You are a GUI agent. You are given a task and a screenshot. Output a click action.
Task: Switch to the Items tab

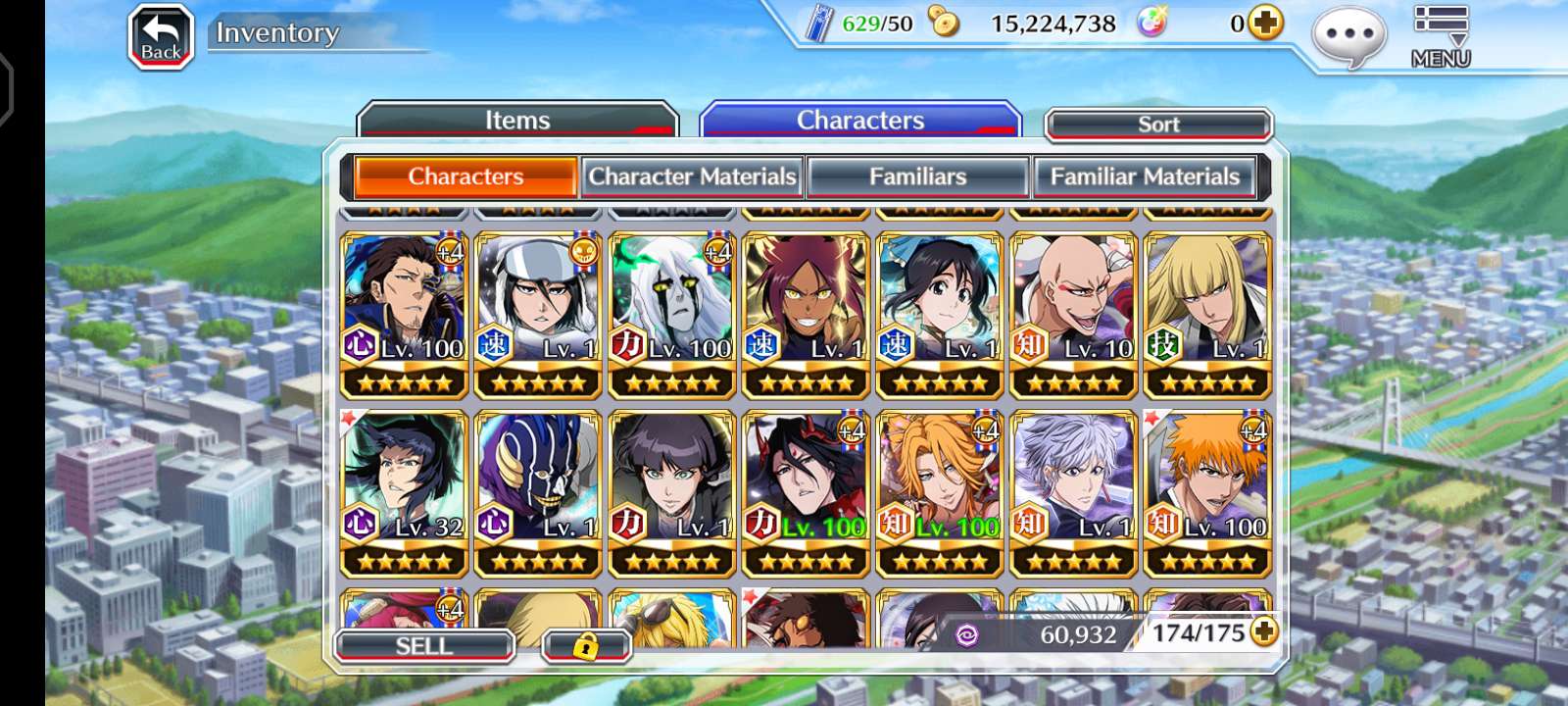517,121
